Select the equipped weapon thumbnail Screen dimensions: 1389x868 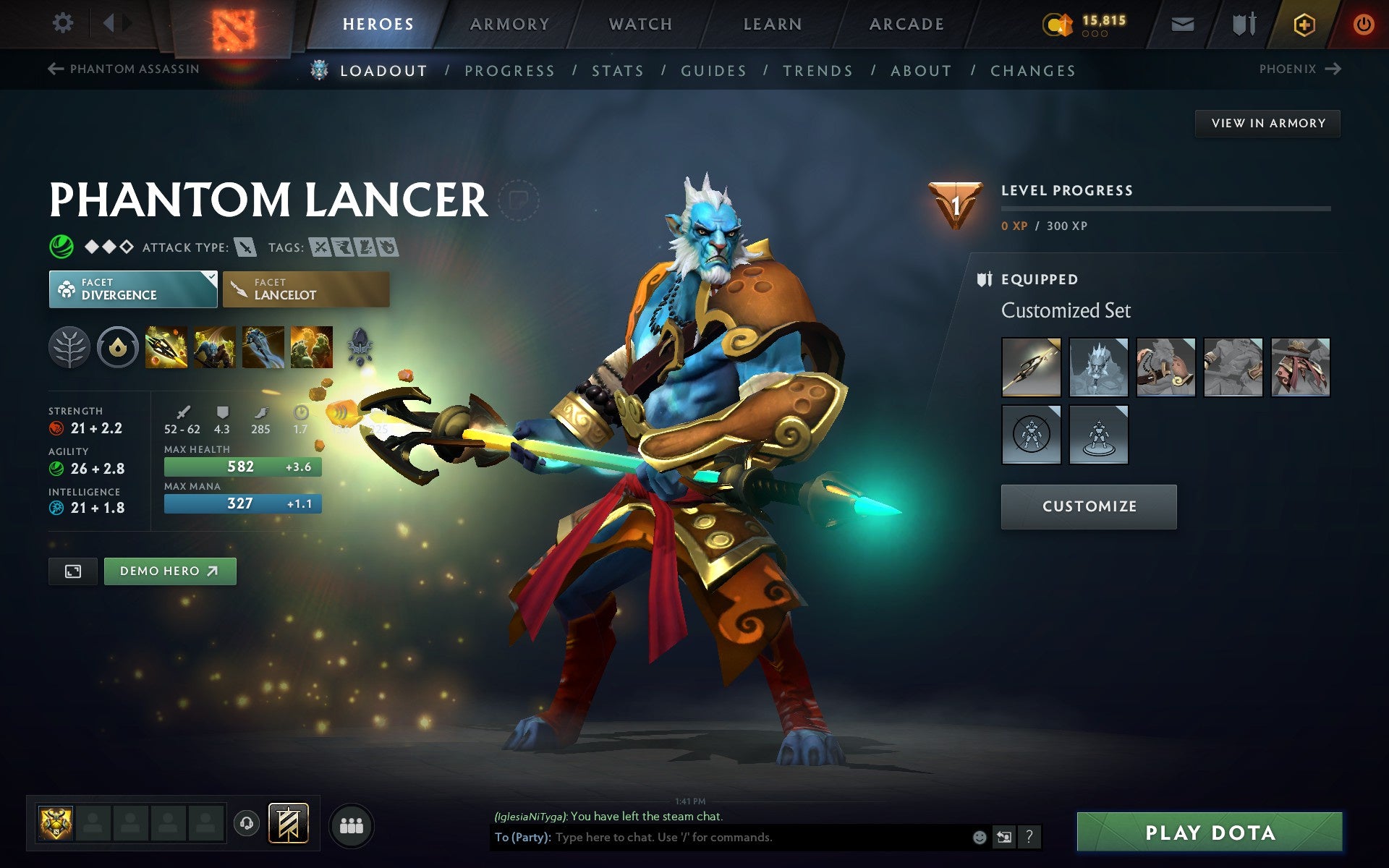click(1030, 367)
